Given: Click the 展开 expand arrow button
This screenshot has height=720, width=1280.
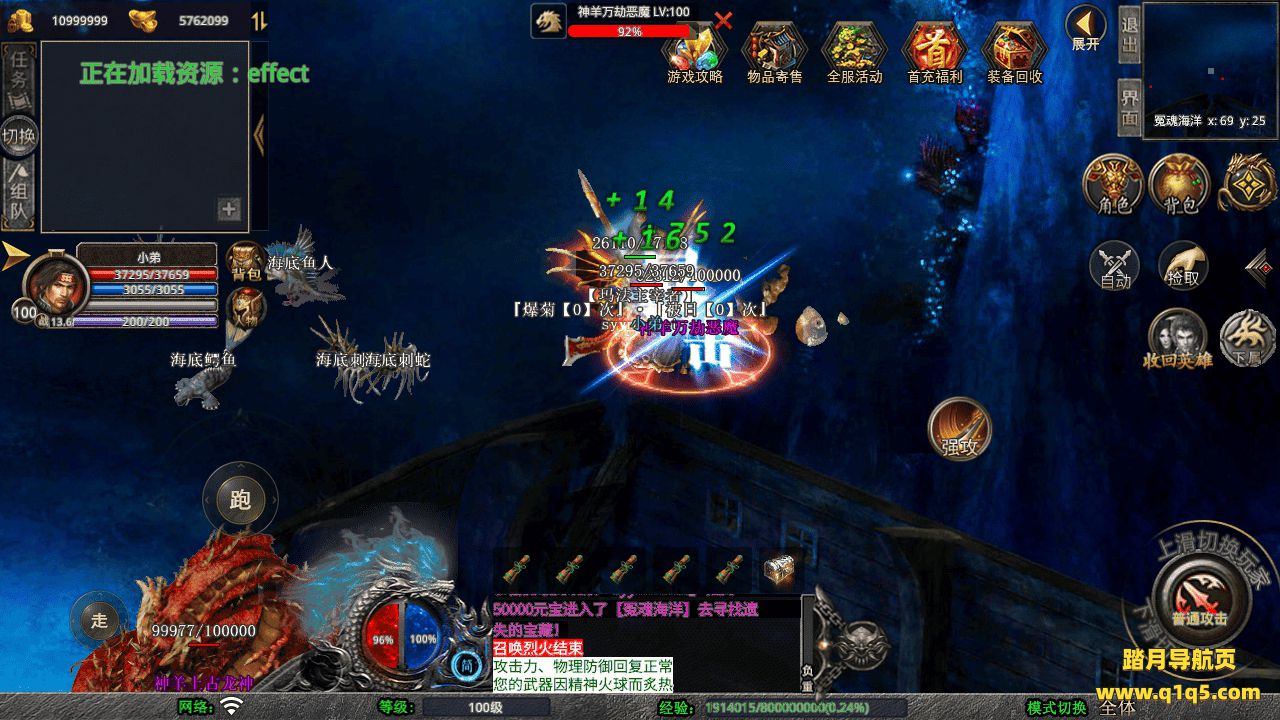Looking at the screenshot, I should (x=1085, y=26).
